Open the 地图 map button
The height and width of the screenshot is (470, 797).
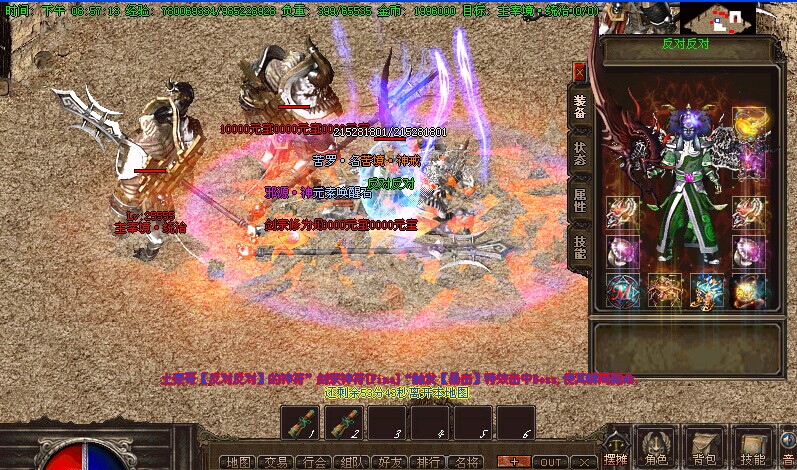(x=238, y=462)
